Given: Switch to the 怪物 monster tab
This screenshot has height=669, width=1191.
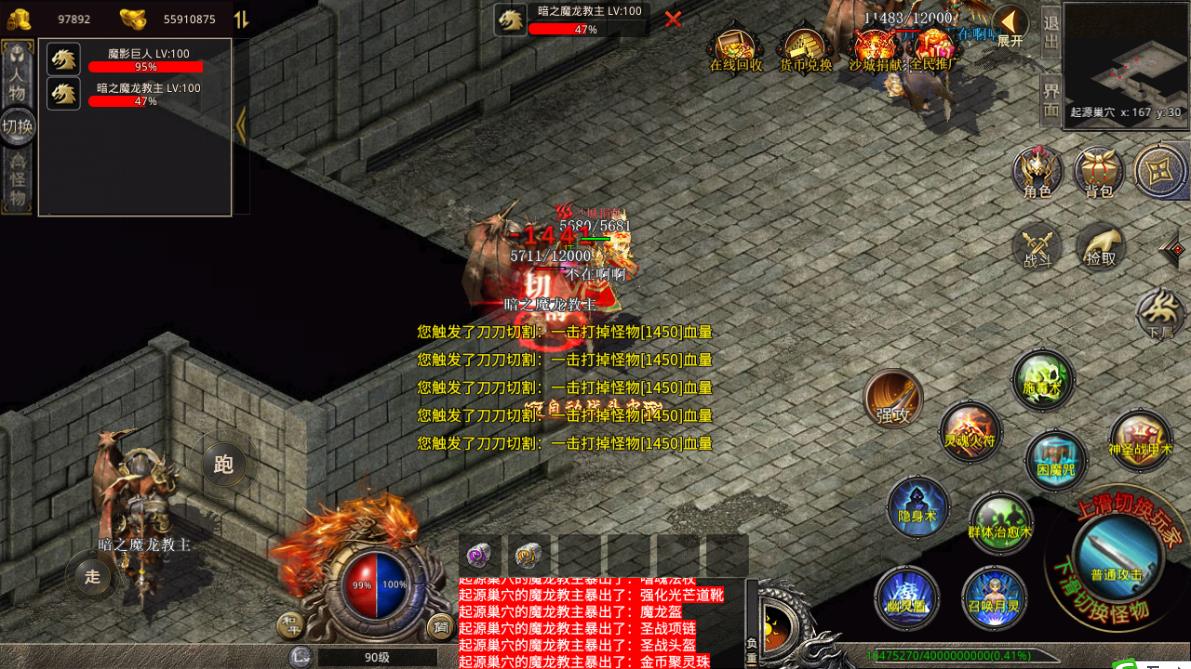Looking at the screenshot, I should point(17,180).
